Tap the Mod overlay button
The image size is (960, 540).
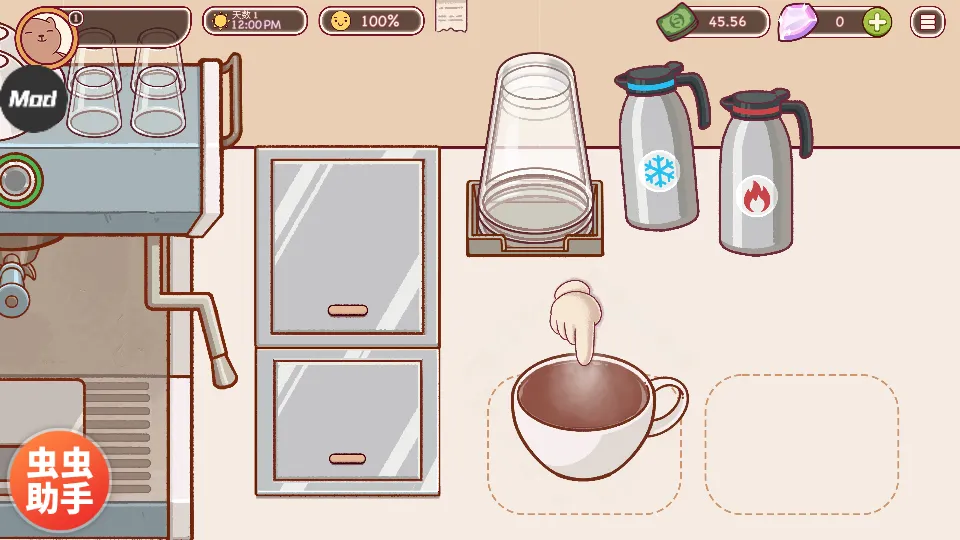33,100
